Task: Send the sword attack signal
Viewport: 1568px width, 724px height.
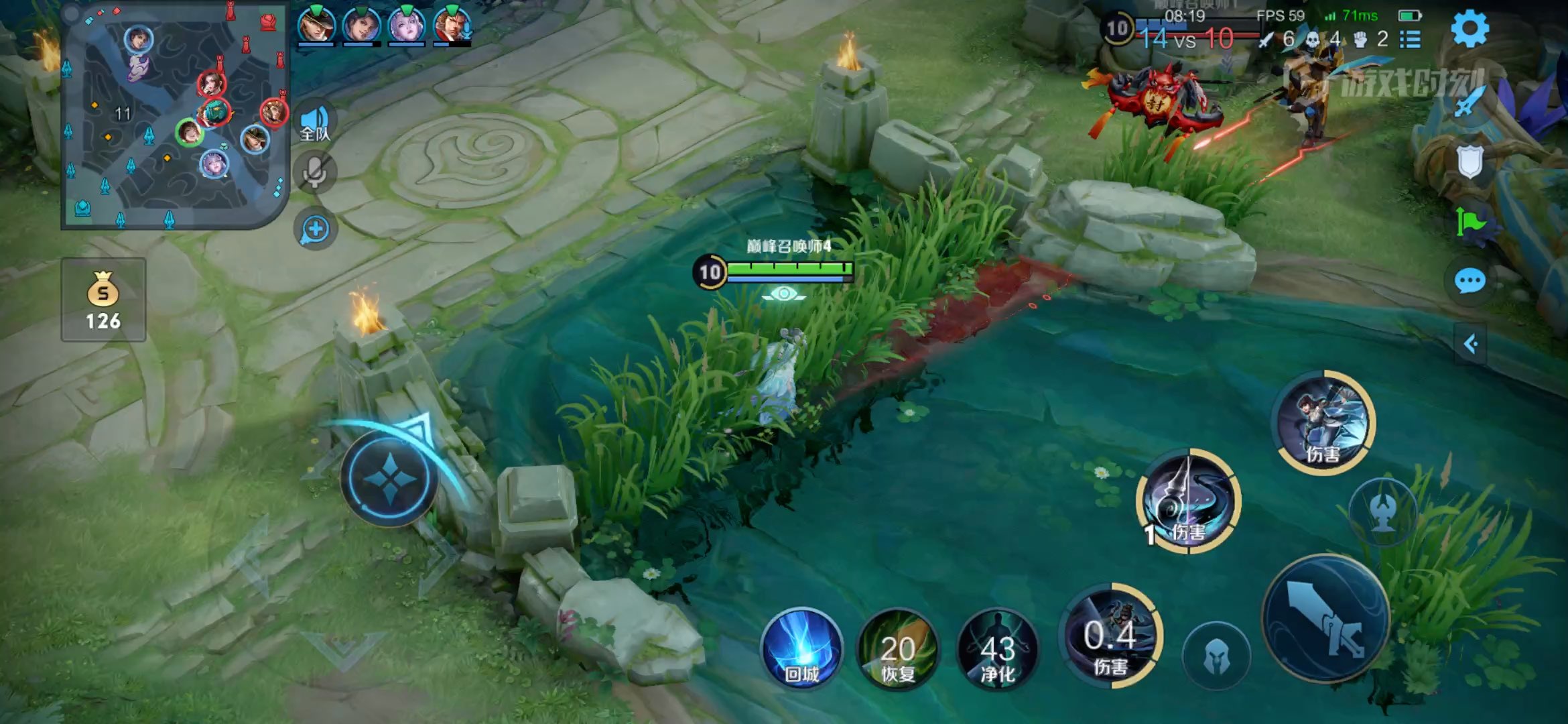Action: [x=1469, y=102]
